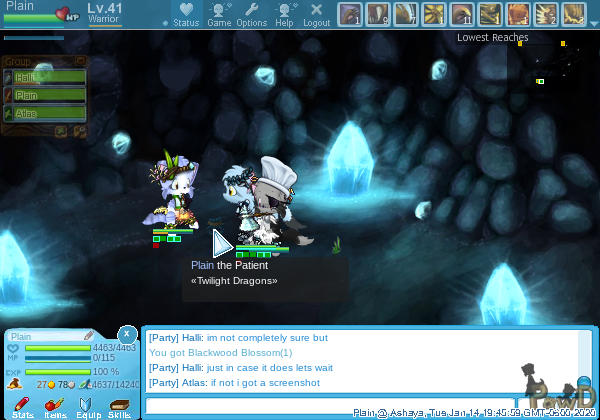The image size is (600, 420).
Task: Open the Options menu
Action: click(251, 14)
